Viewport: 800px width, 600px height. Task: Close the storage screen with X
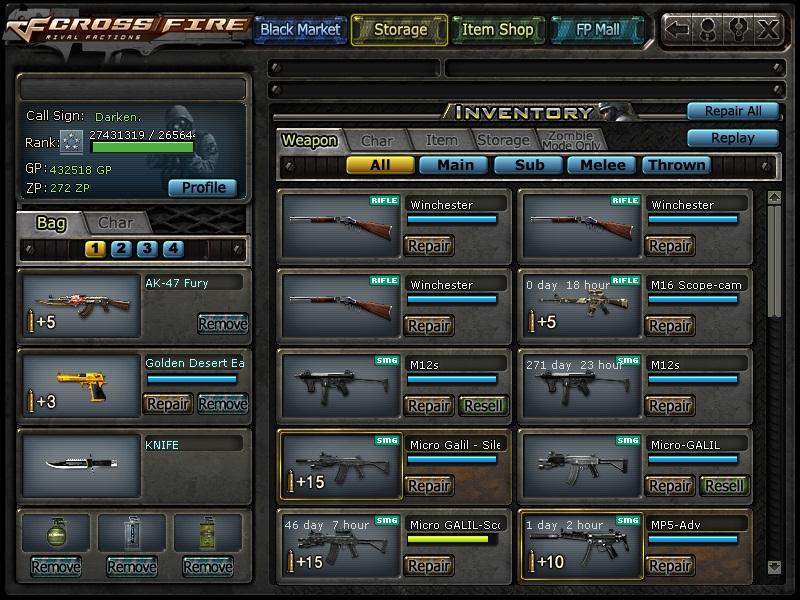pyautogui.click(x=768, y=29)
